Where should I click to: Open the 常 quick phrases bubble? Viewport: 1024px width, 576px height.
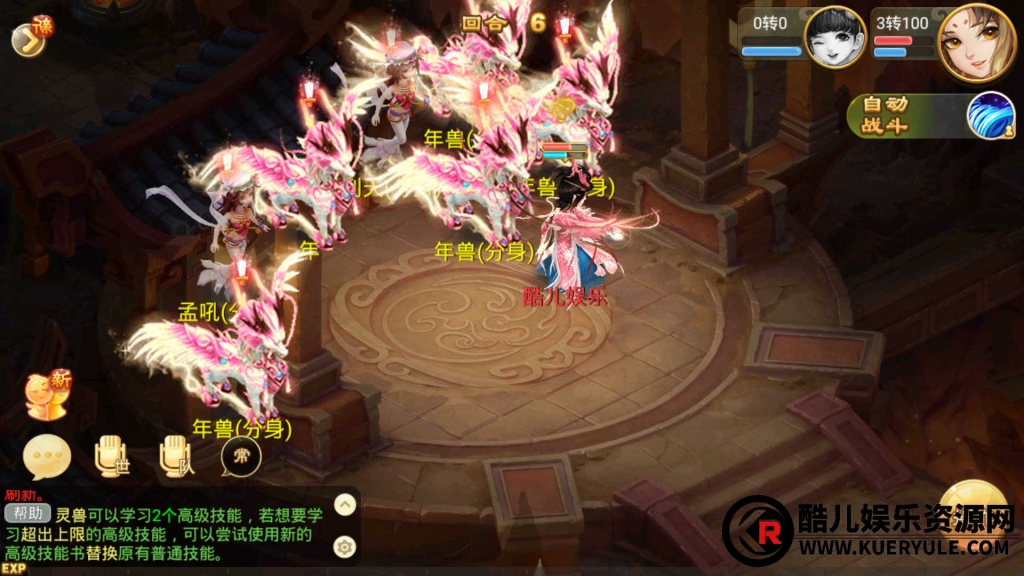coord(241,457)
